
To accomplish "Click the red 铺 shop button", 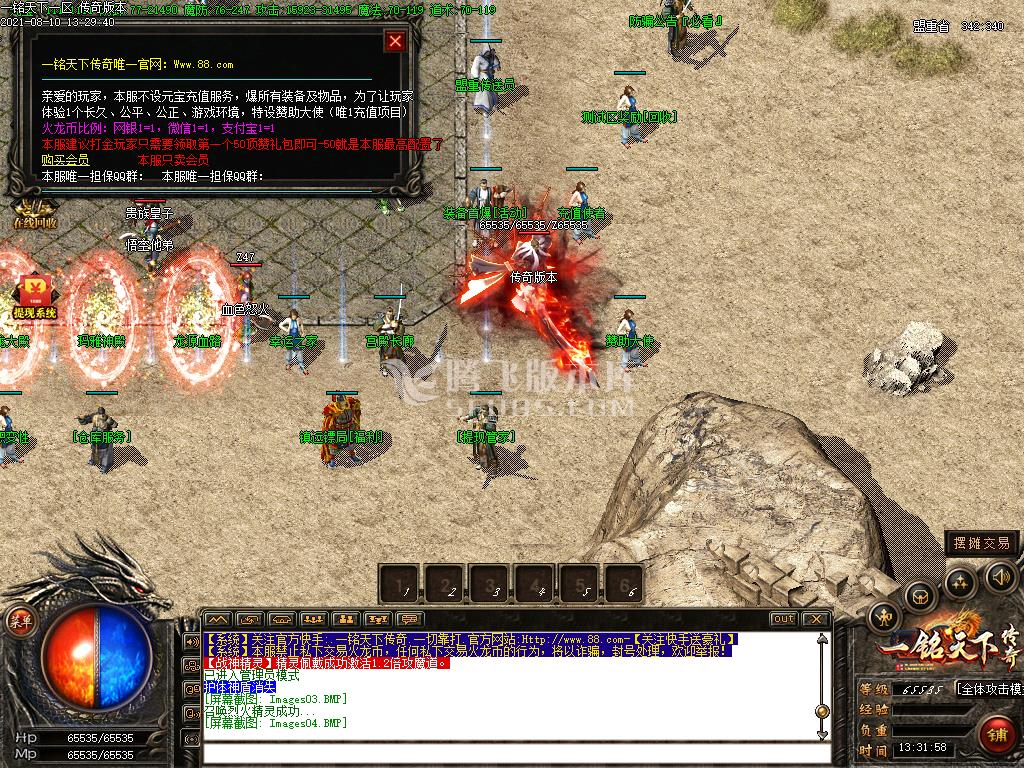I will 997,734.
